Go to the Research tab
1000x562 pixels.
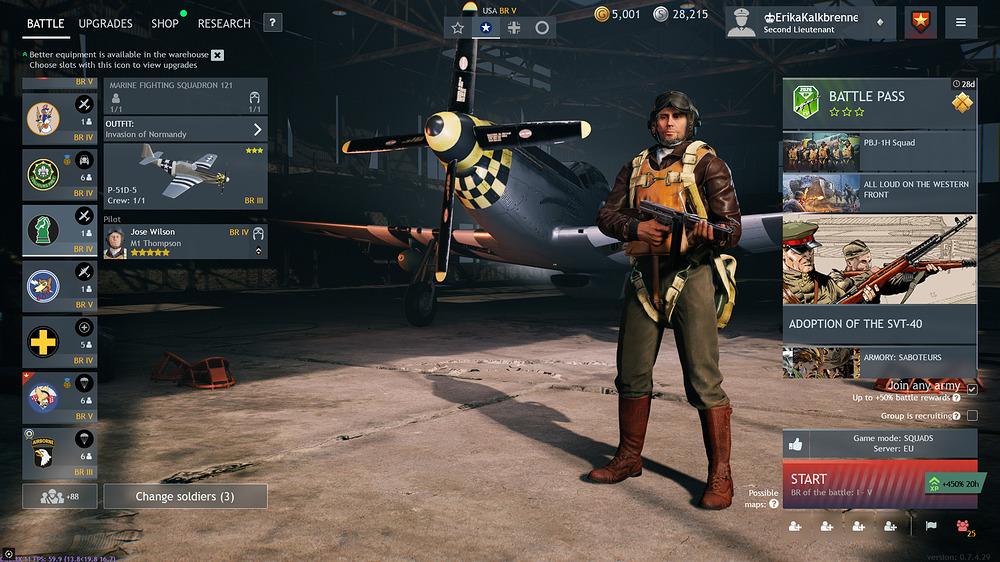(x=224, y=23)
